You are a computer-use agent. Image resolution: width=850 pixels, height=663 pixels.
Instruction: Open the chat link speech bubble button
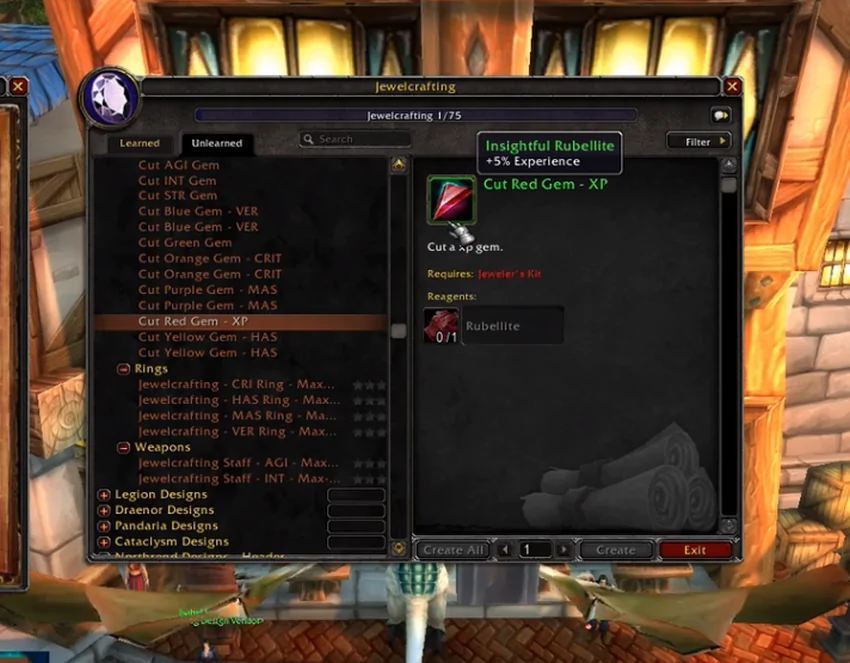click(719, 115)
